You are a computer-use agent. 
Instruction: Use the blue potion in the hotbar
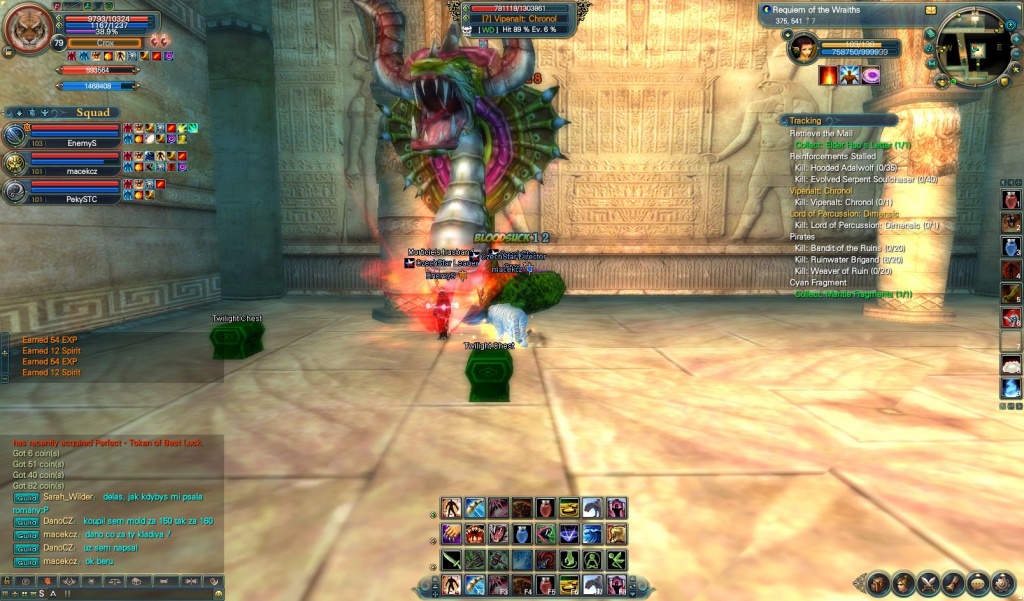[522, 534]
